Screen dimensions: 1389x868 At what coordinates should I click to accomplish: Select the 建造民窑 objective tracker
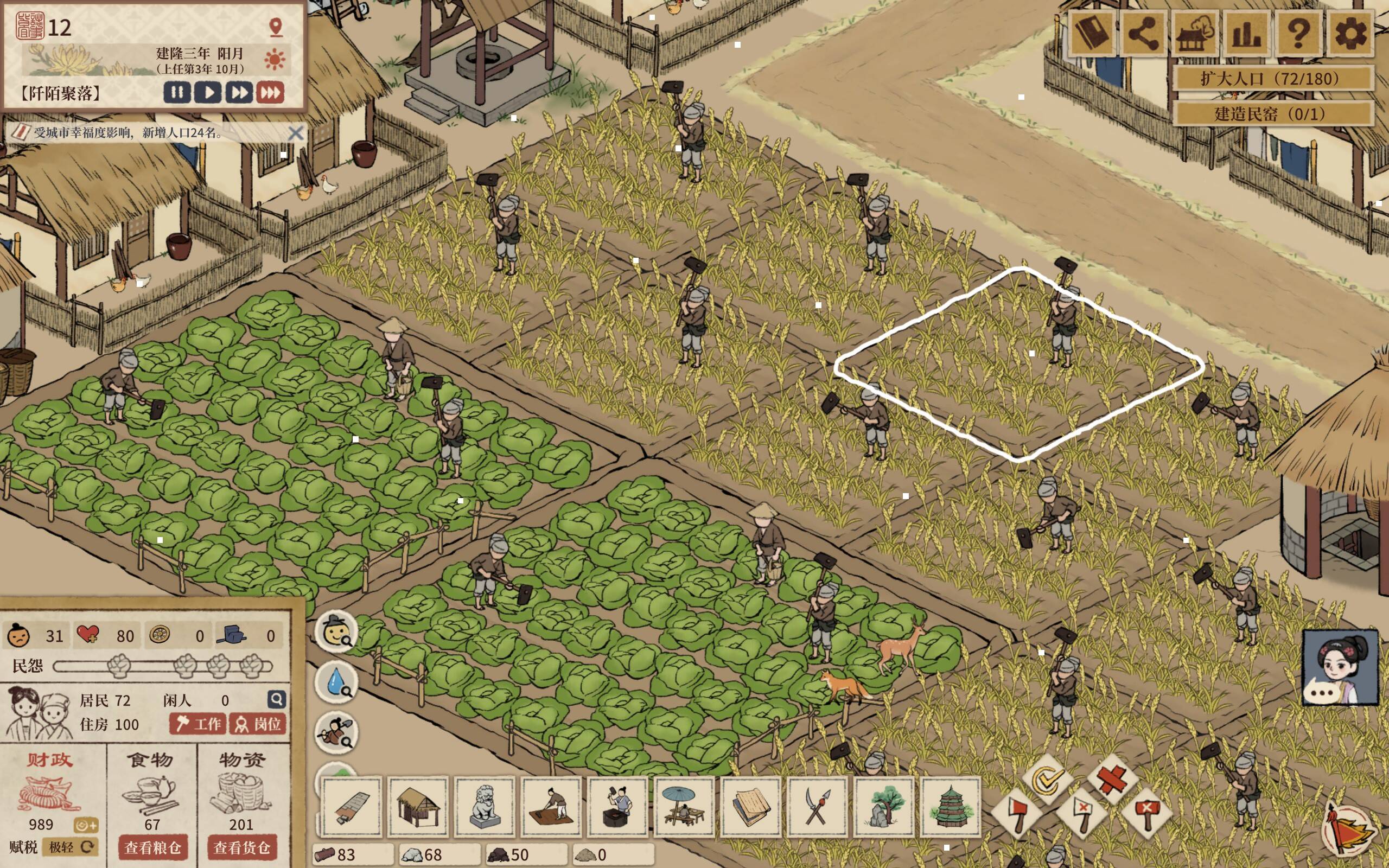1272,113
